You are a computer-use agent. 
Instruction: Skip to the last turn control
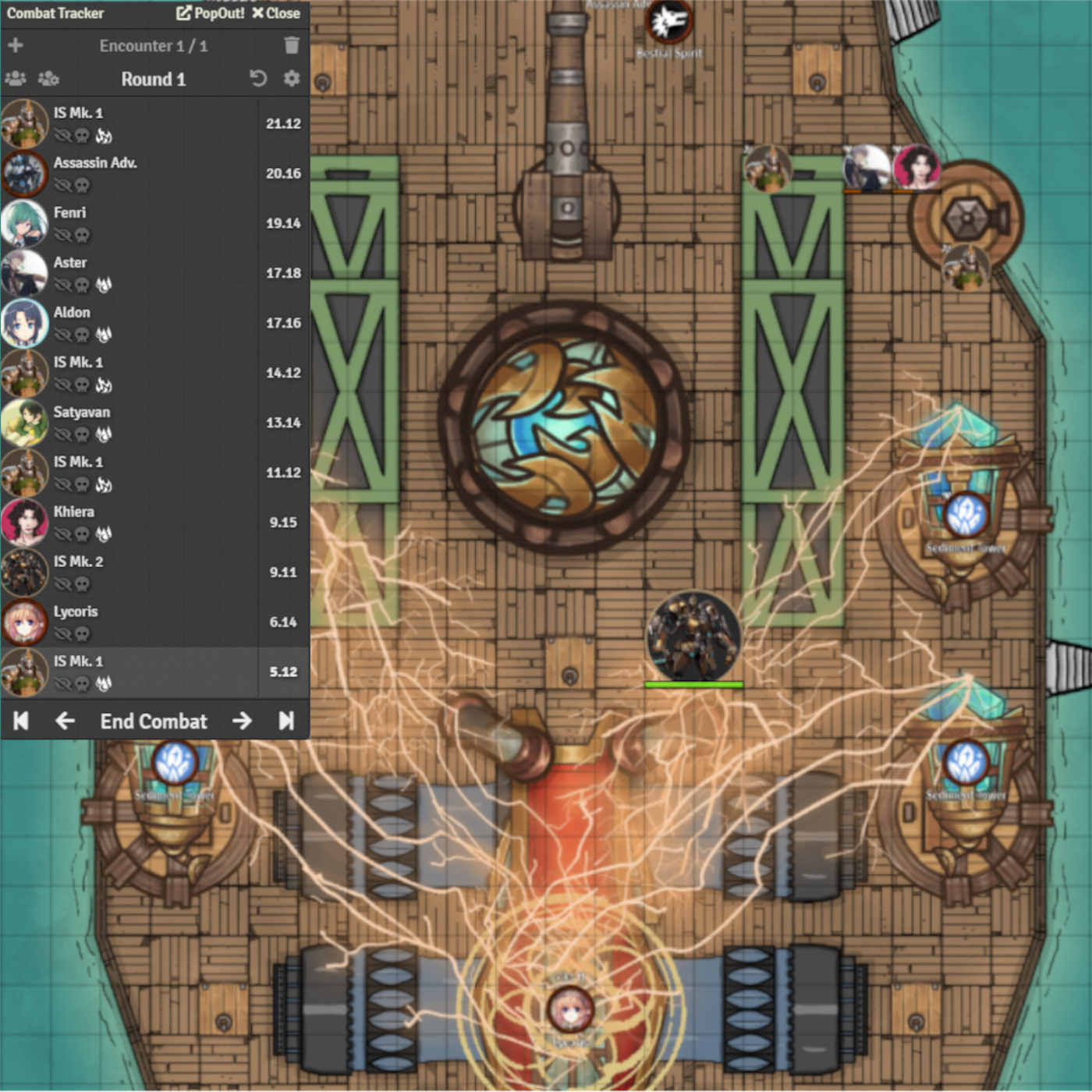[286, 721]
